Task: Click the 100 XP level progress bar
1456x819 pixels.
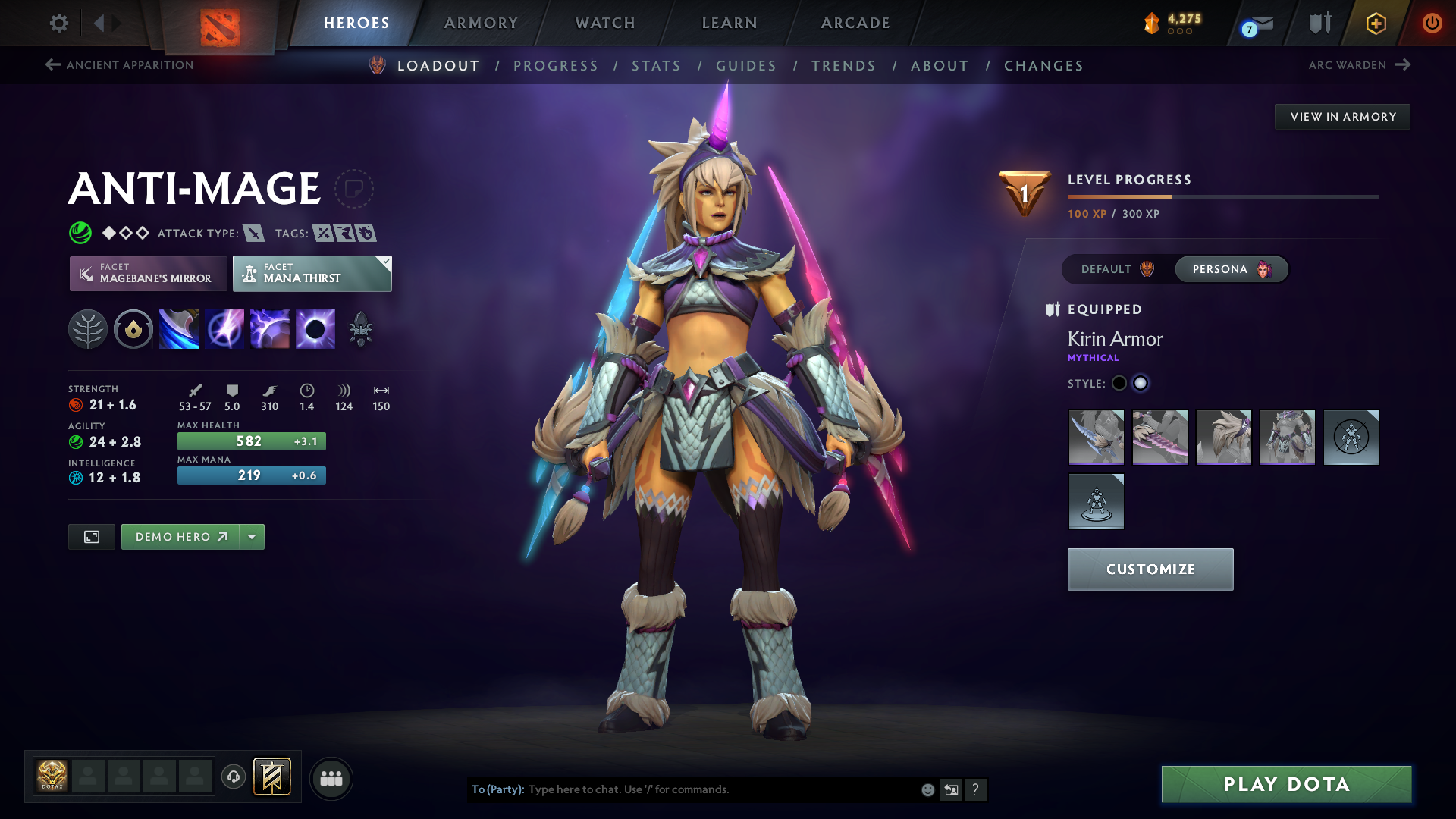Action: (x=1222, y=196)
